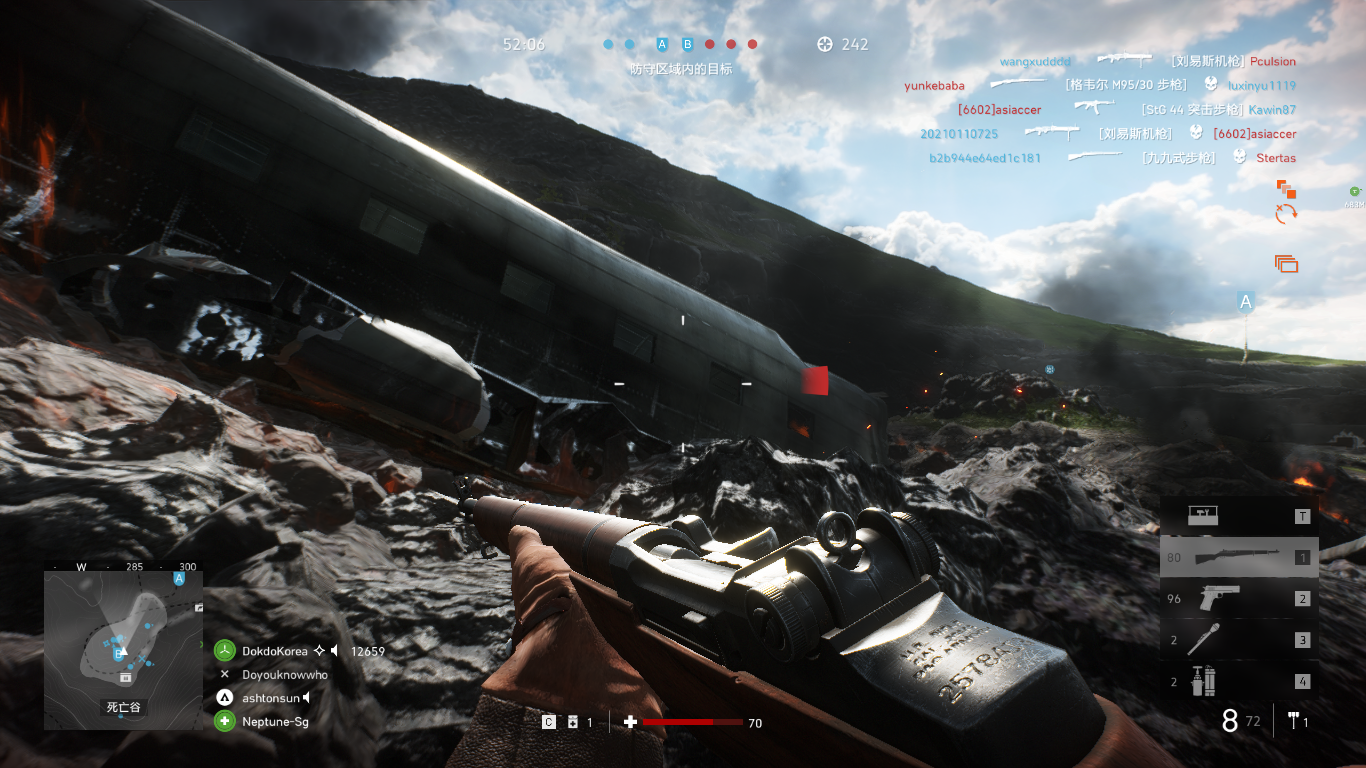Select squad member Doyouknowwho
Image resolution: width=1366 pixels, height=768 pixels.
[x=284, y=675]
